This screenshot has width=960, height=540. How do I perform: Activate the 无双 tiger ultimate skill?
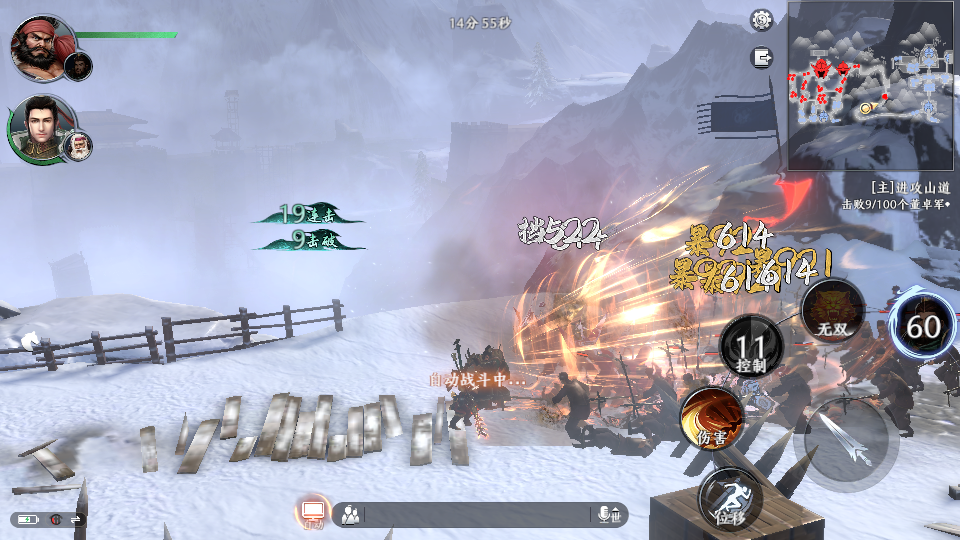pyautogui.click(x=832, y=309)
